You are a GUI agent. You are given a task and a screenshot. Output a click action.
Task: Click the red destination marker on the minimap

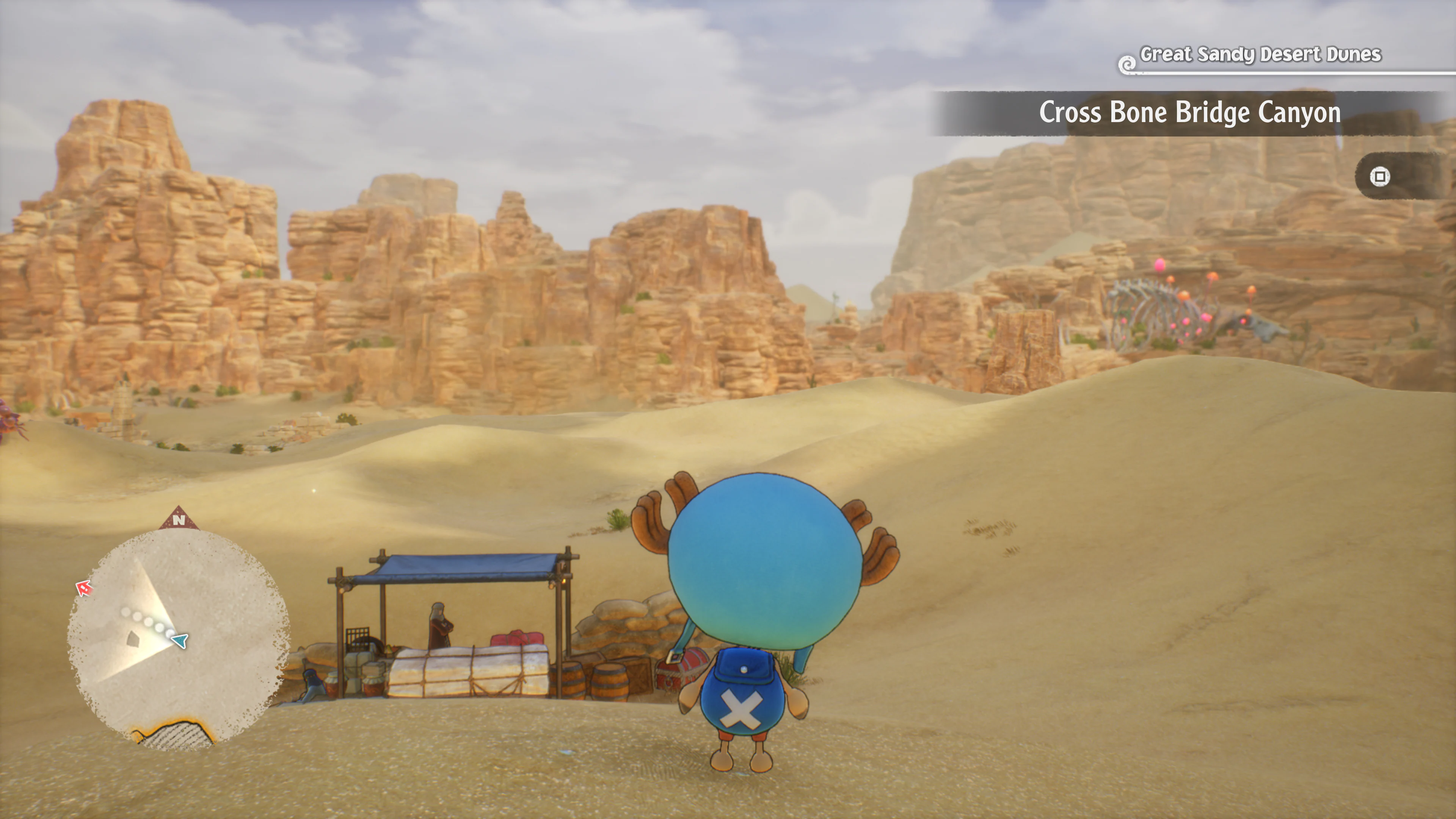click(x=84, y=588)
